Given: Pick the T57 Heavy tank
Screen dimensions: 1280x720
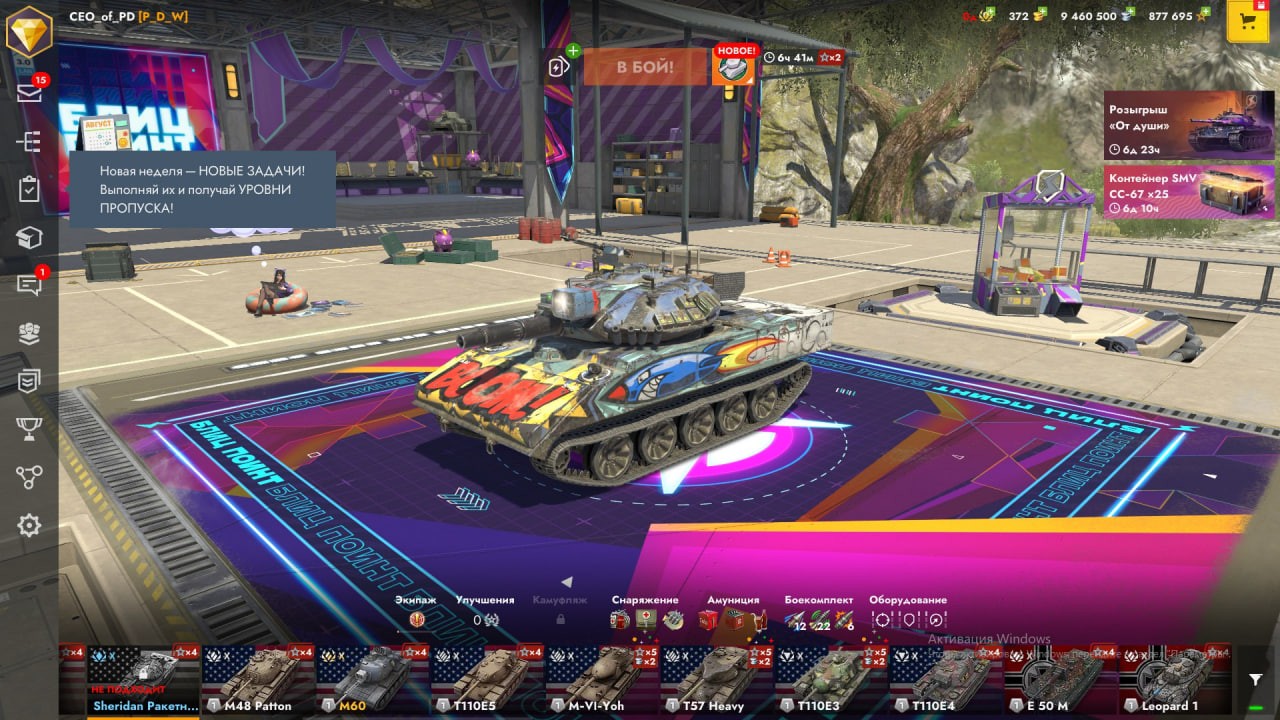Looking at the screenshot, I should (716, 680).
